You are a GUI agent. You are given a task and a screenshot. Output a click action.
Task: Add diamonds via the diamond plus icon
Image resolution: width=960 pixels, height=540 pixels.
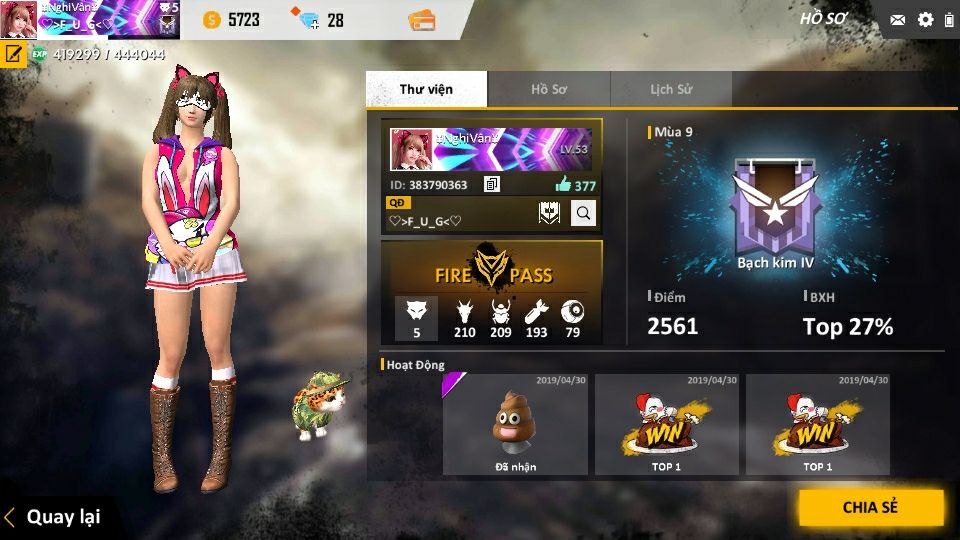(304, 19)
